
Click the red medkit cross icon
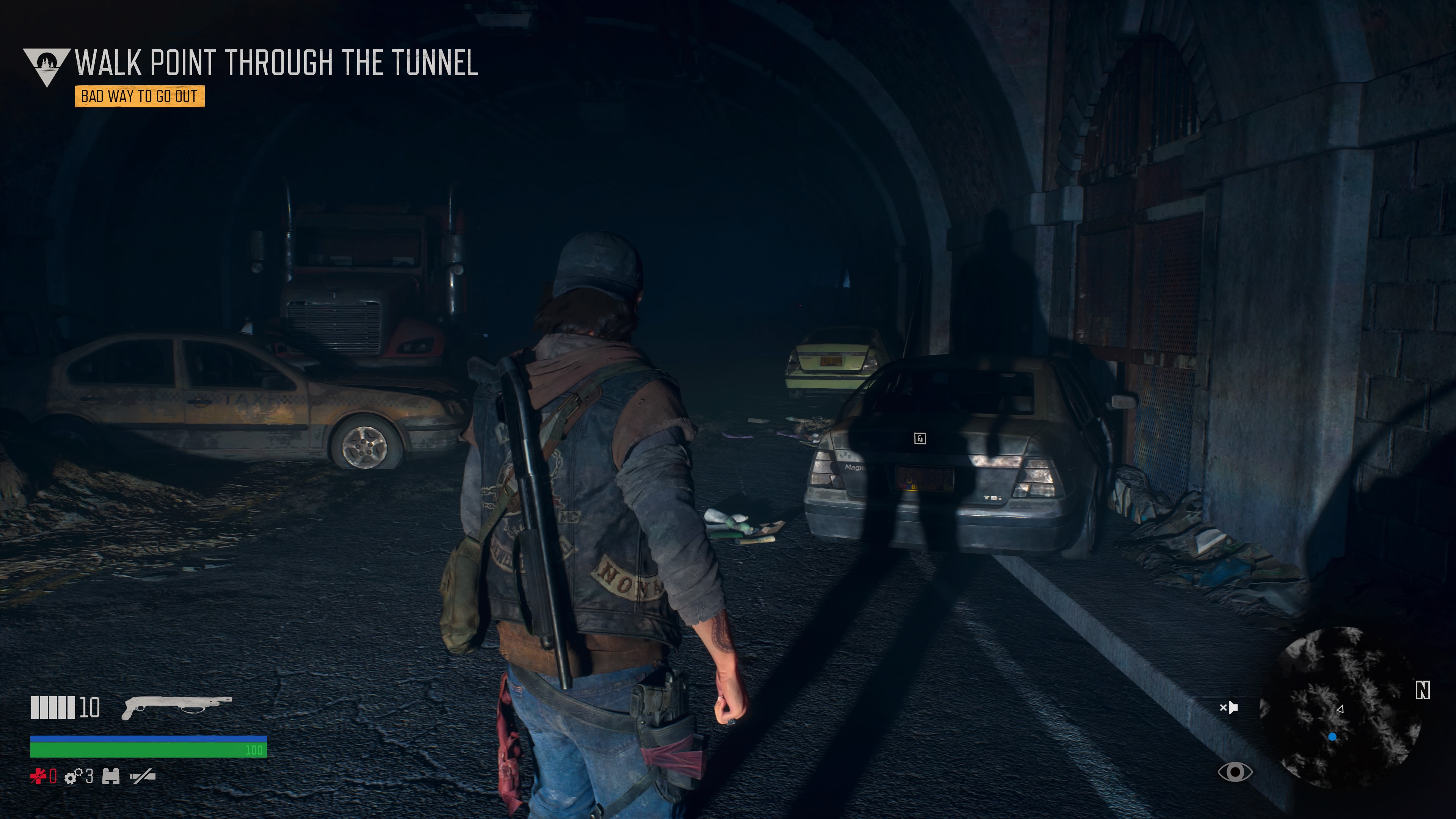click(x=38, y=776)
